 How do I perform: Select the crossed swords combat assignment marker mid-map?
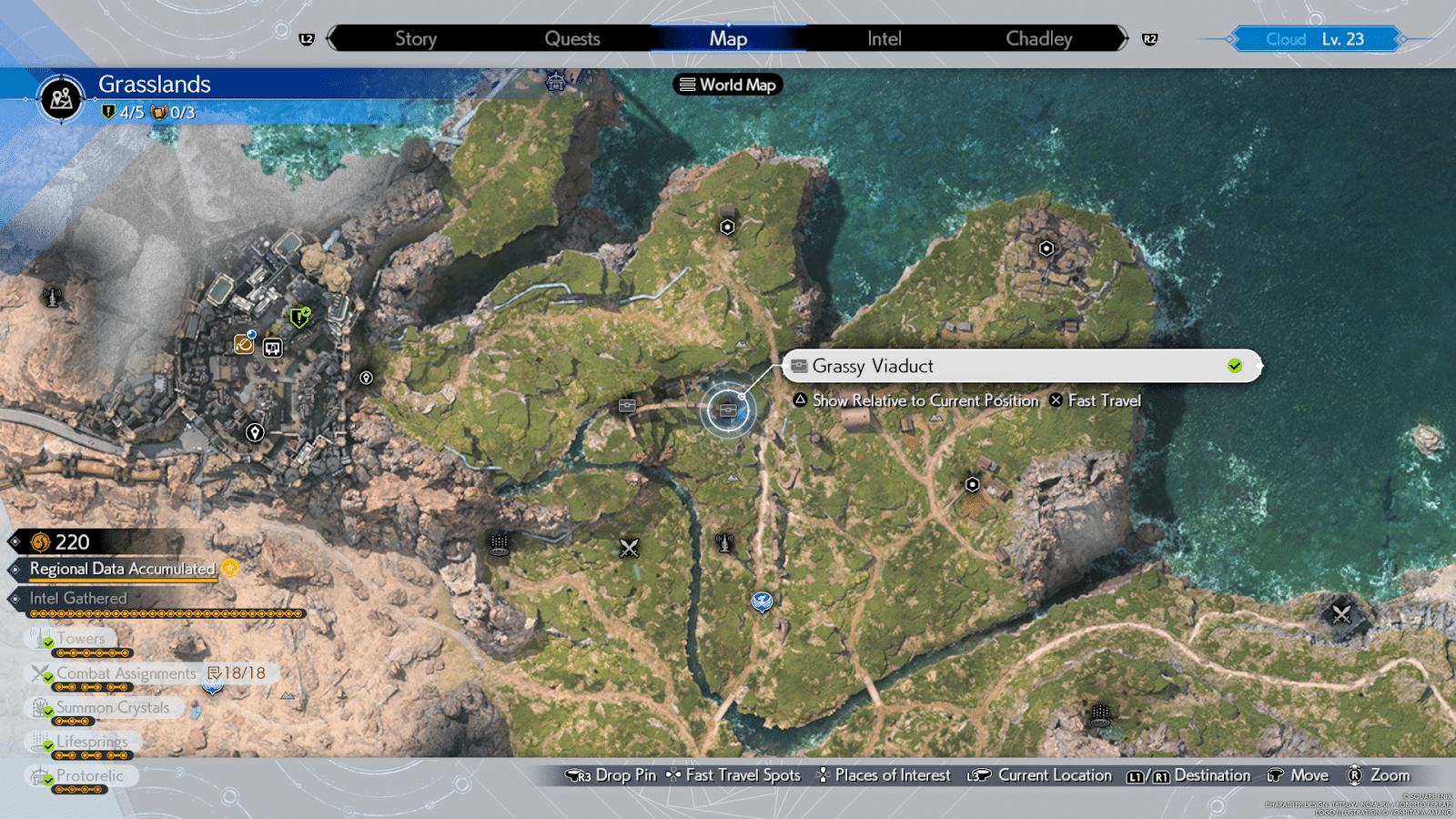[628, 548]
